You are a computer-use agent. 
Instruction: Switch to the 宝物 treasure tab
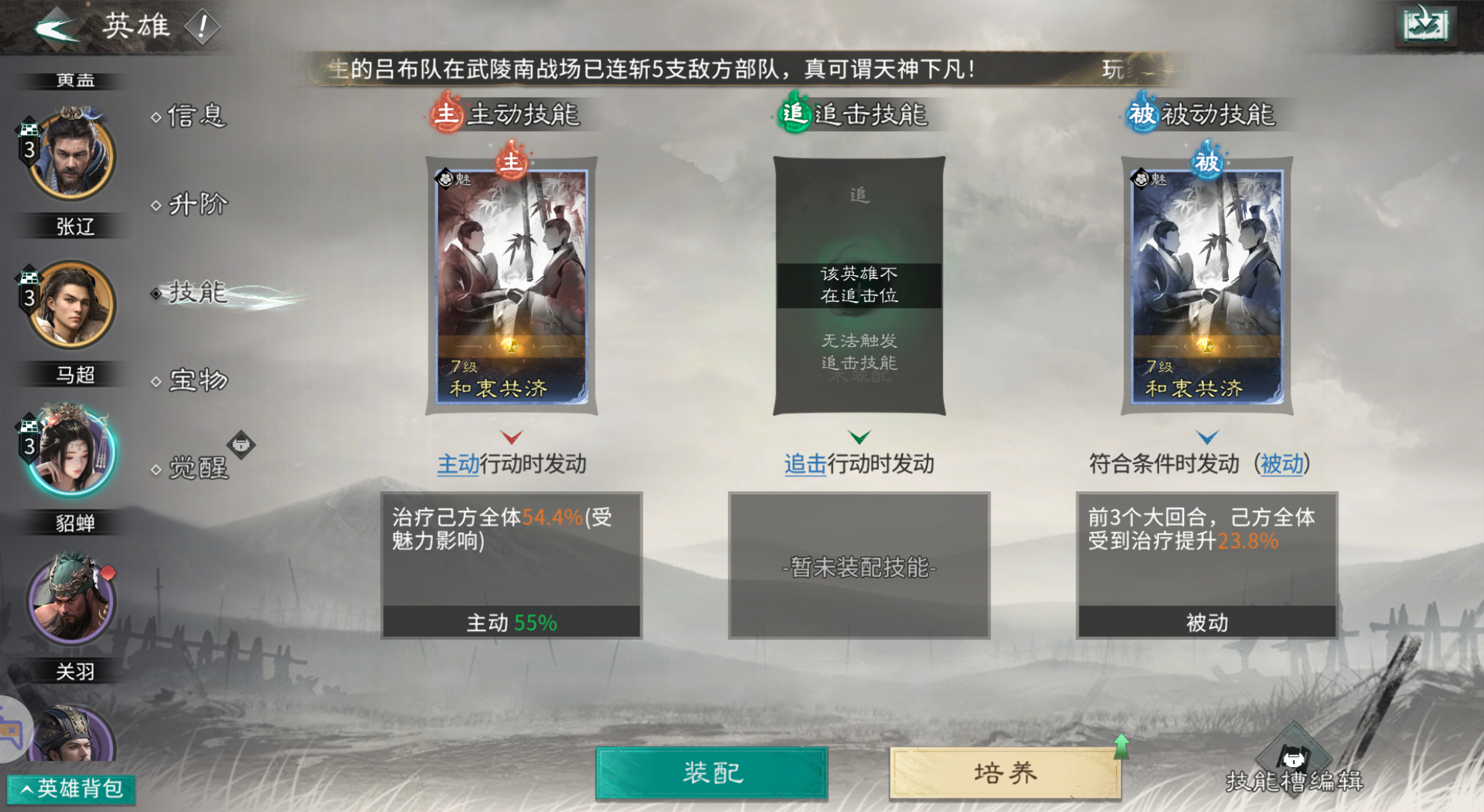point(197,381)
